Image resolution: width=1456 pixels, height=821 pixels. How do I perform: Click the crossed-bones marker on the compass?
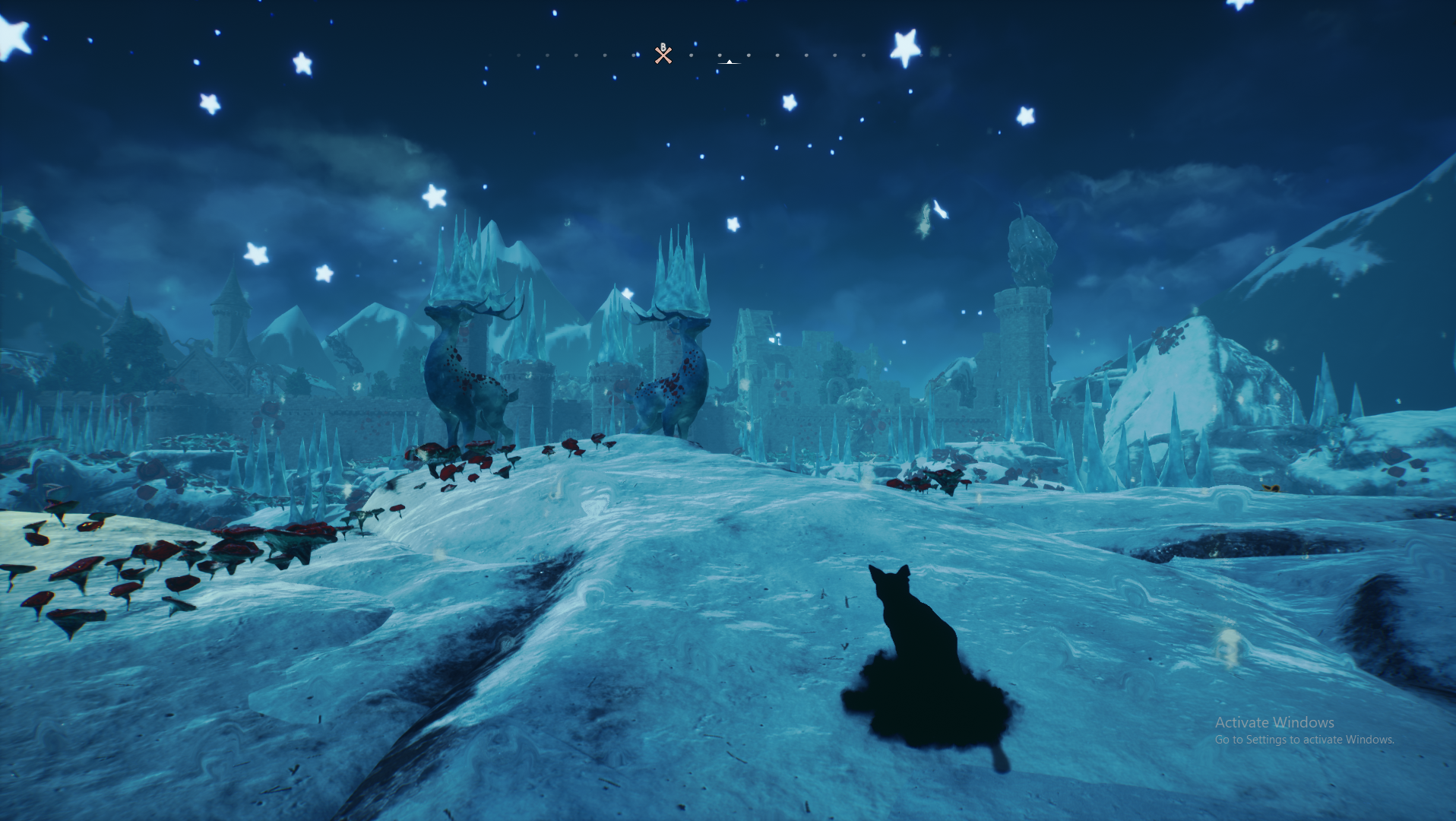point(663,55)
